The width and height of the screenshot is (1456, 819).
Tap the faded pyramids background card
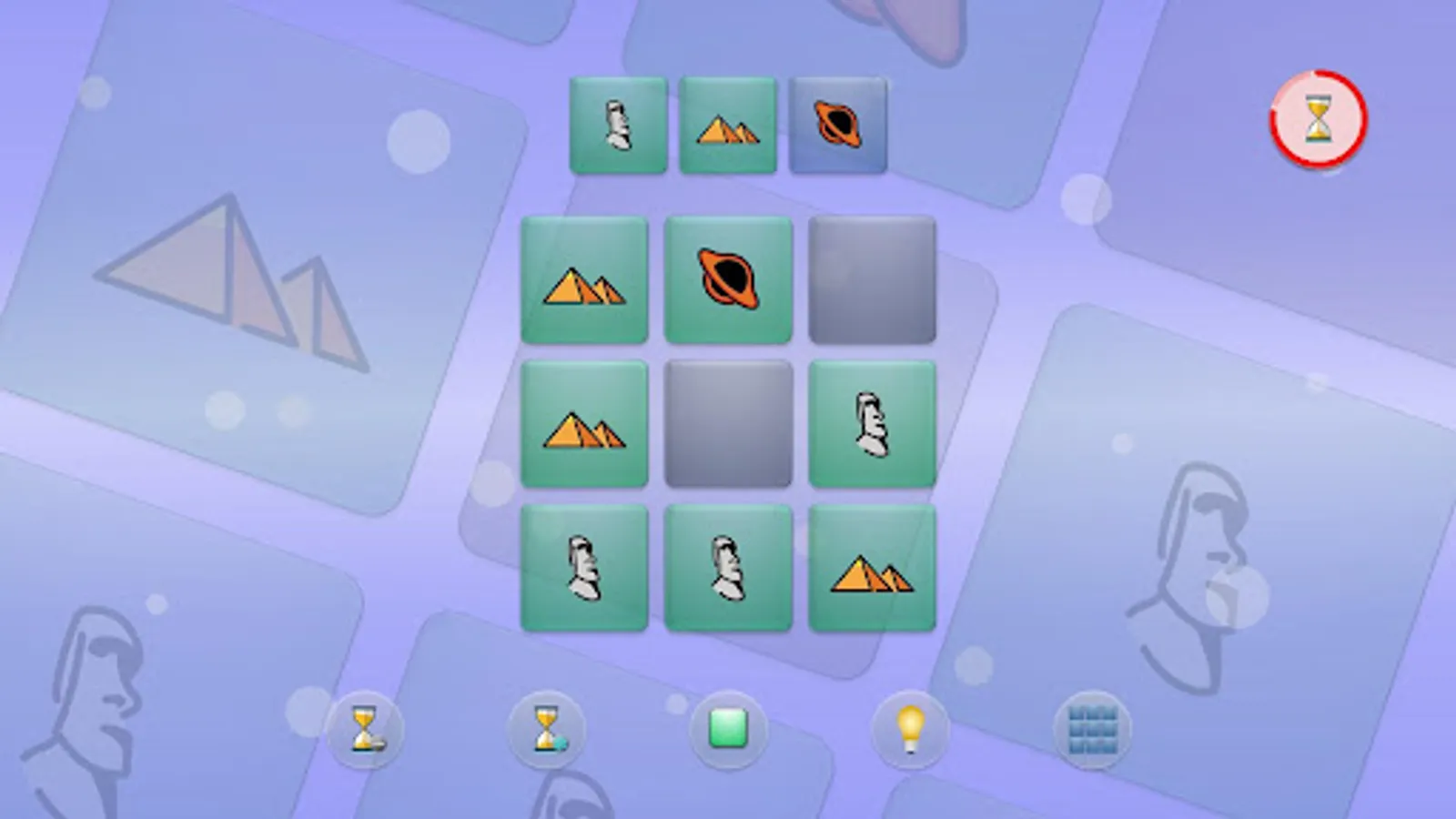[x=227, y=273]
